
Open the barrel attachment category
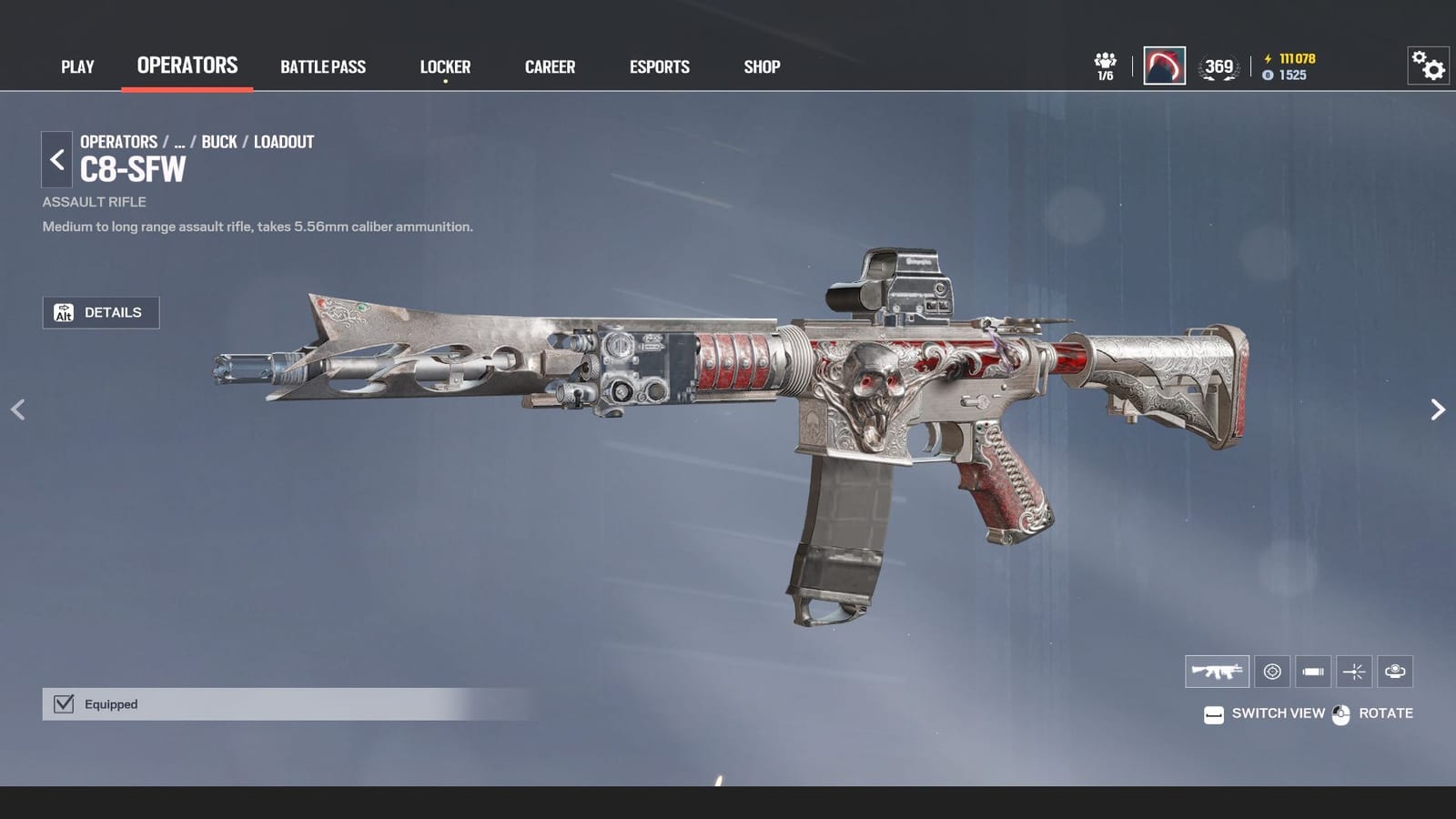1313,672
